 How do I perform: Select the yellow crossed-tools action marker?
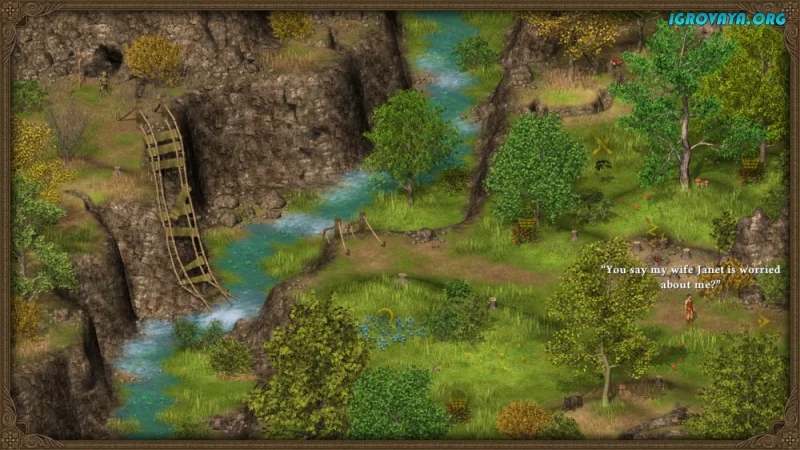(x=602, y=145)
